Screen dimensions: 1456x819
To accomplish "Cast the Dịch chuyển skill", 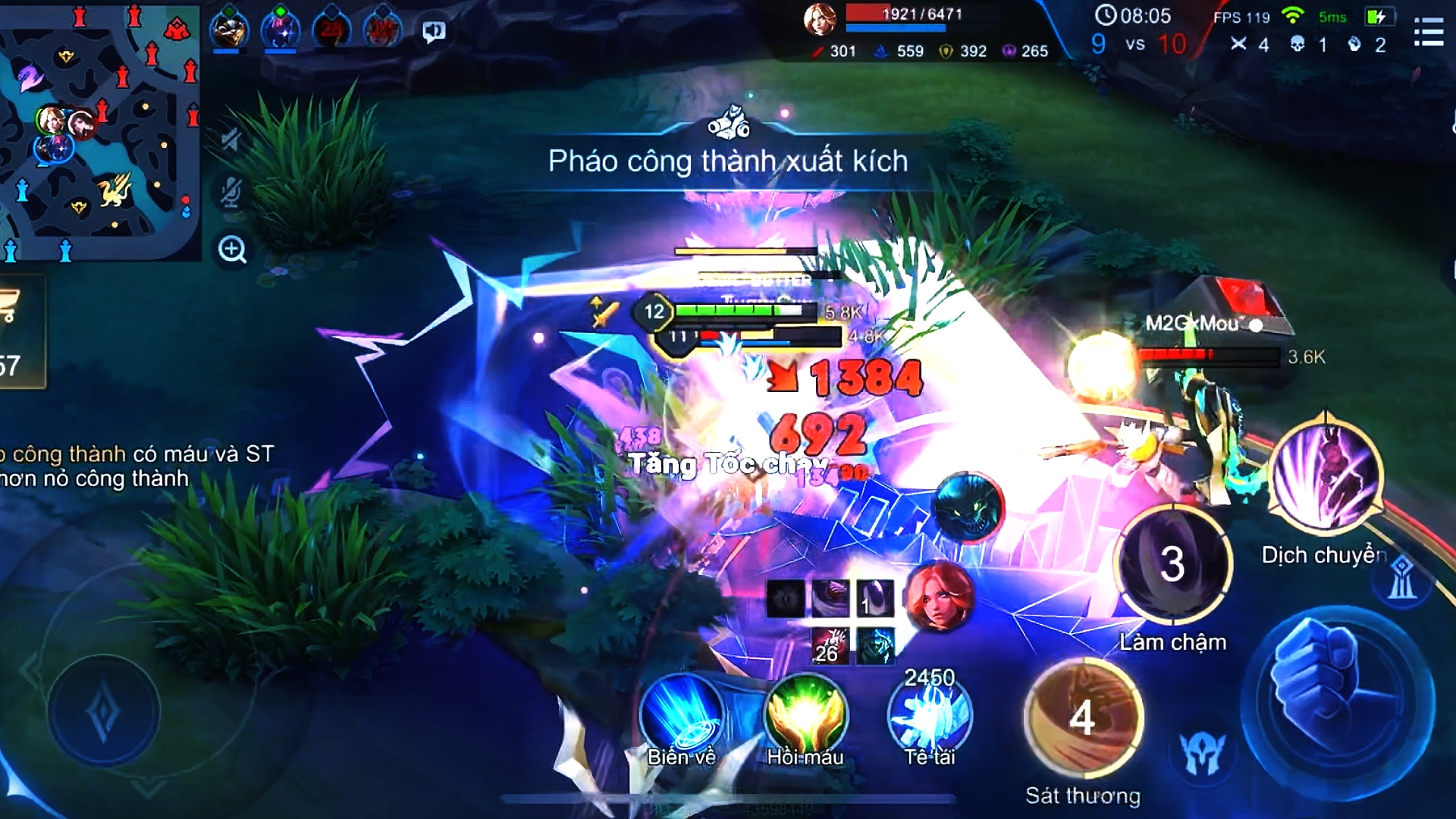I will pyautogui.click(x=1326, y=478).
